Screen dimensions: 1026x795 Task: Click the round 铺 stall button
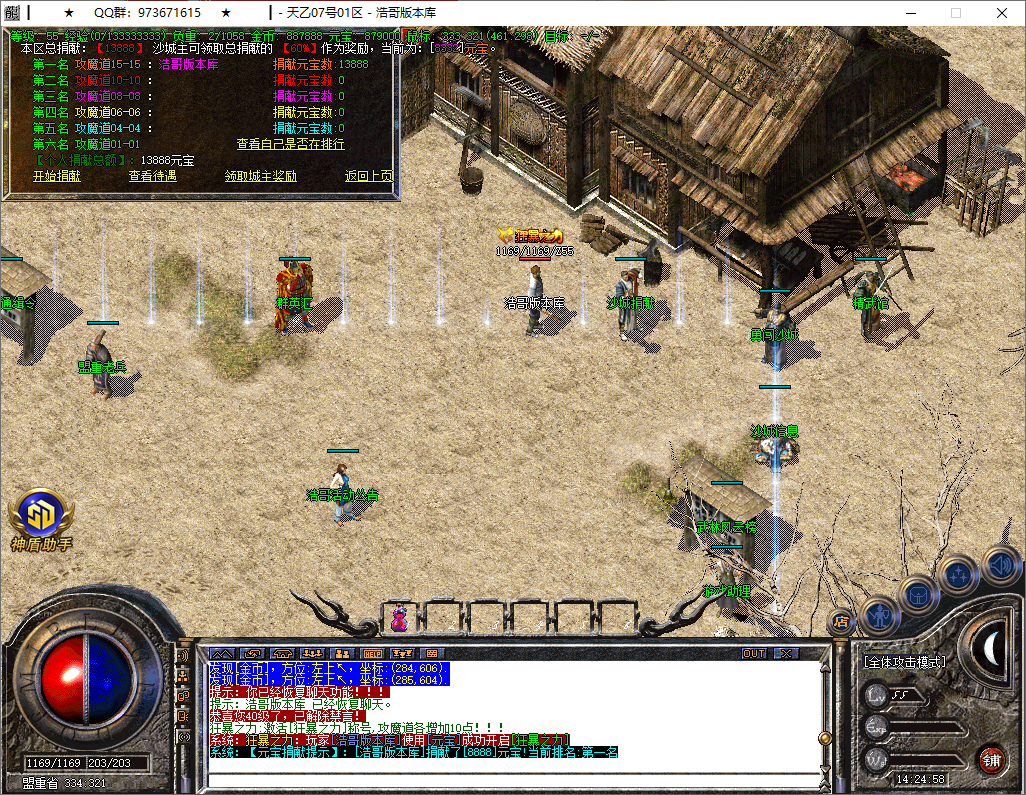[x=991, y=759]
